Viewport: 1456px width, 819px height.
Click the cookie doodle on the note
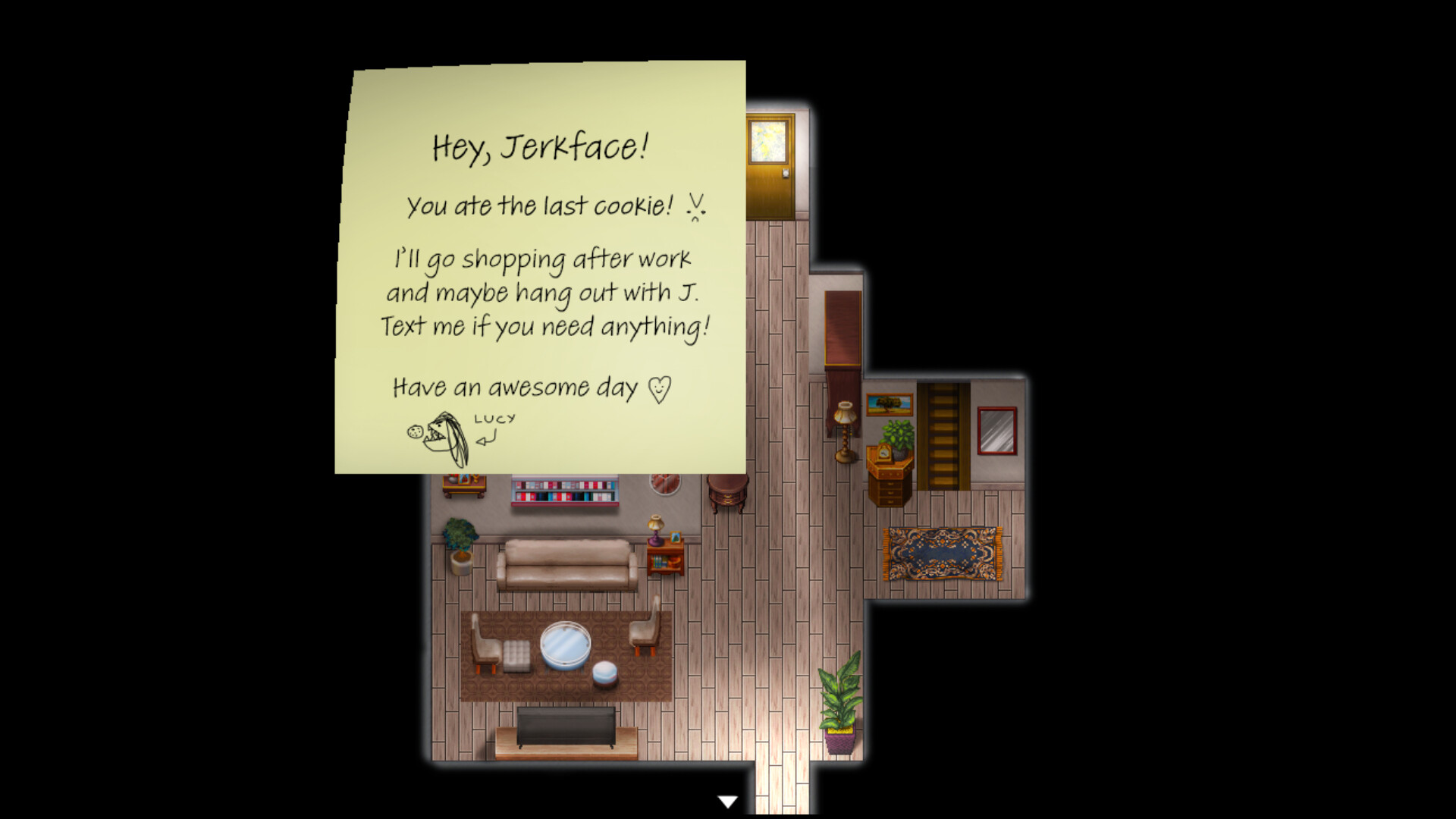[x=414, y=432]
